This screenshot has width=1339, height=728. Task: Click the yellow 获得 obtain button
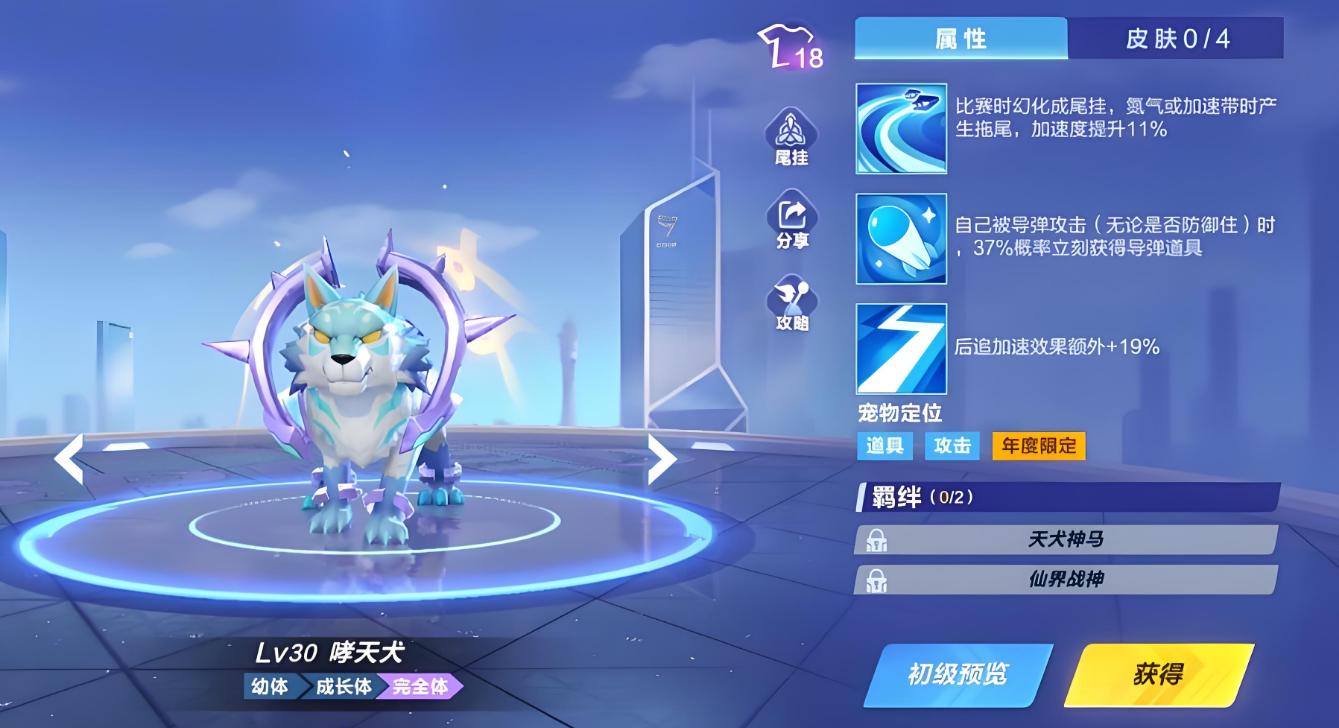click(x=1158, y=675)
